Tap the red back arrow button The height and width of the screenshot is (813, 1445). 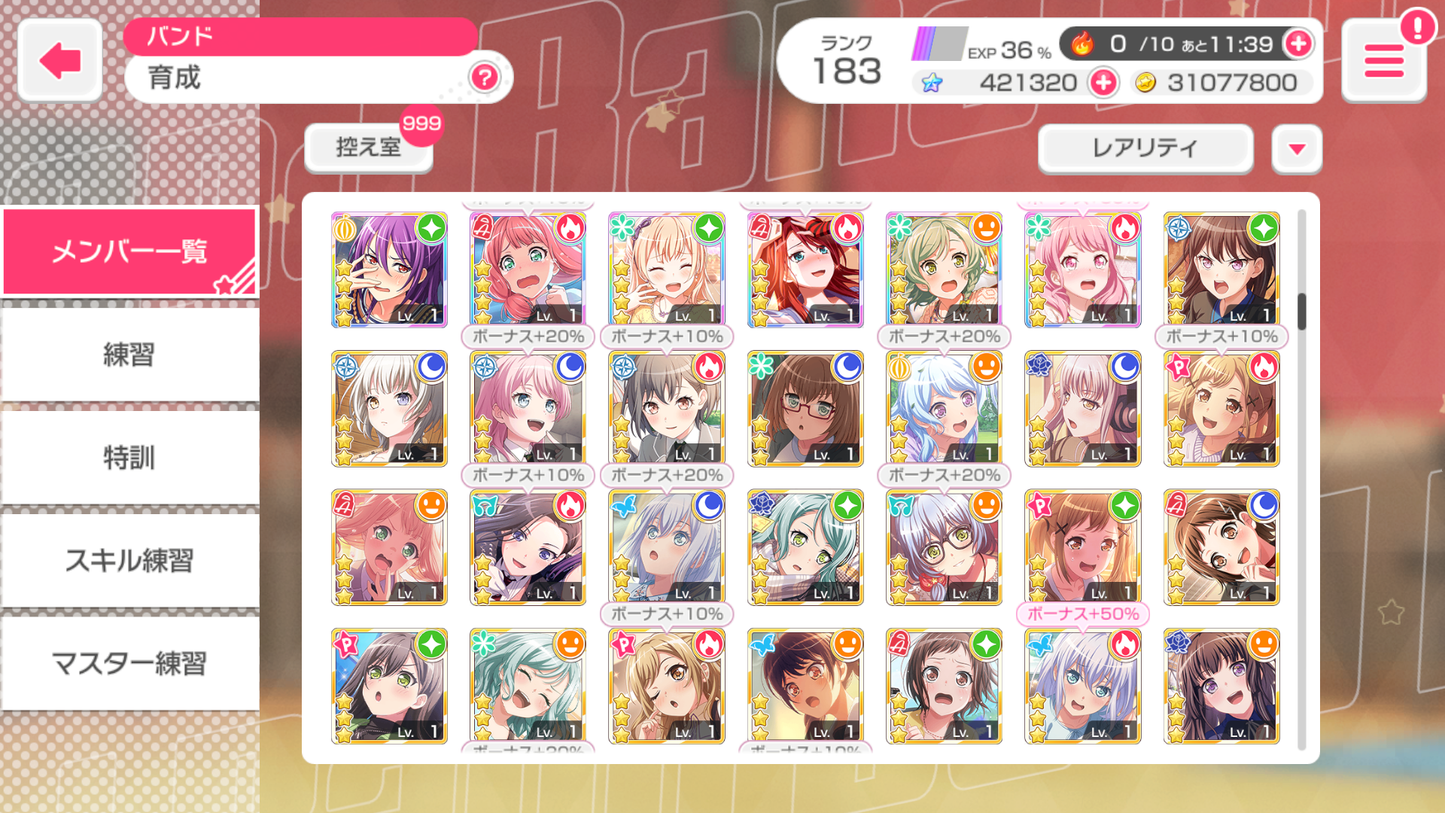point(58,59)
